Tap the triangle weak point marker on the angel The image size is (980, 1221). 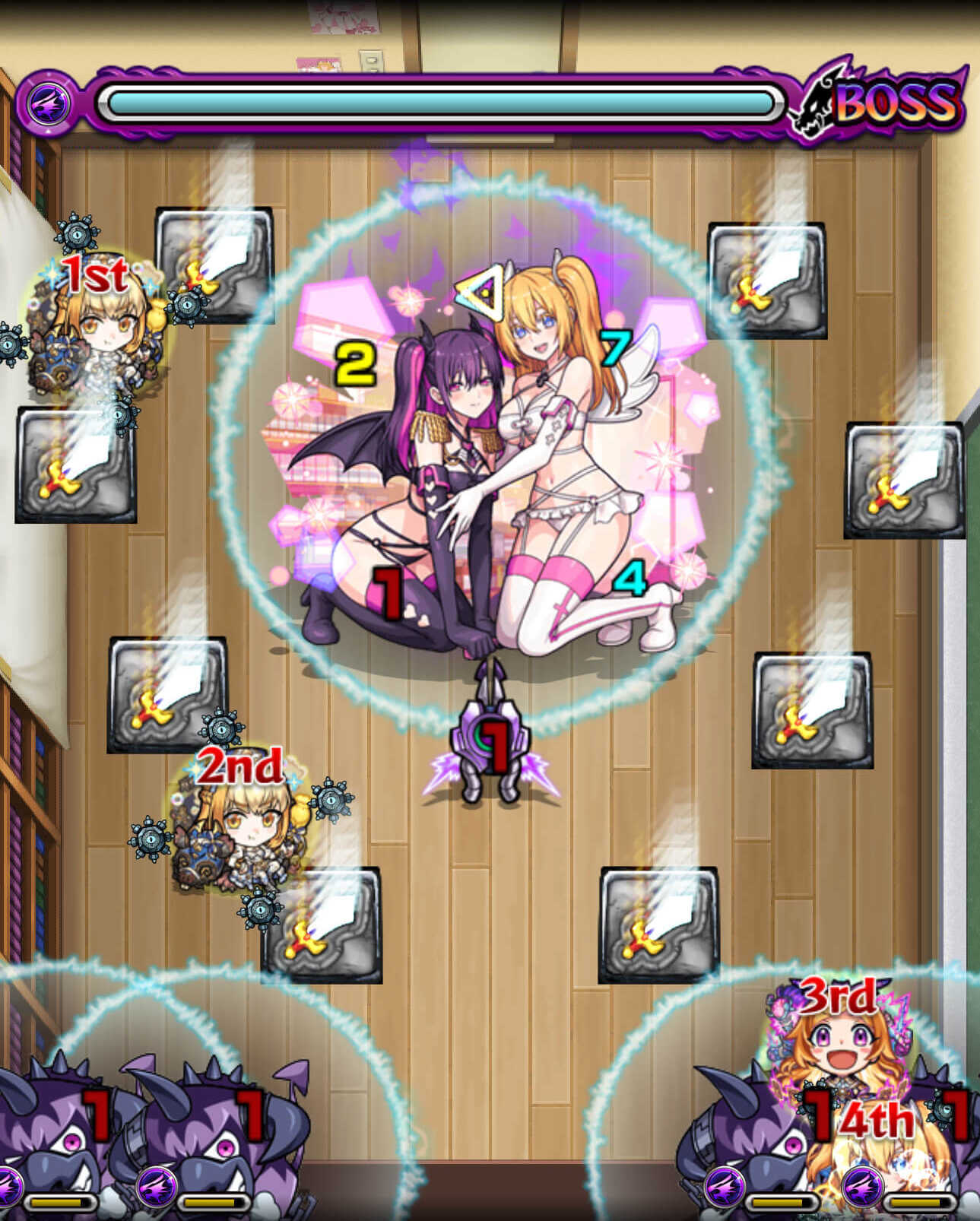click(484, 293)
